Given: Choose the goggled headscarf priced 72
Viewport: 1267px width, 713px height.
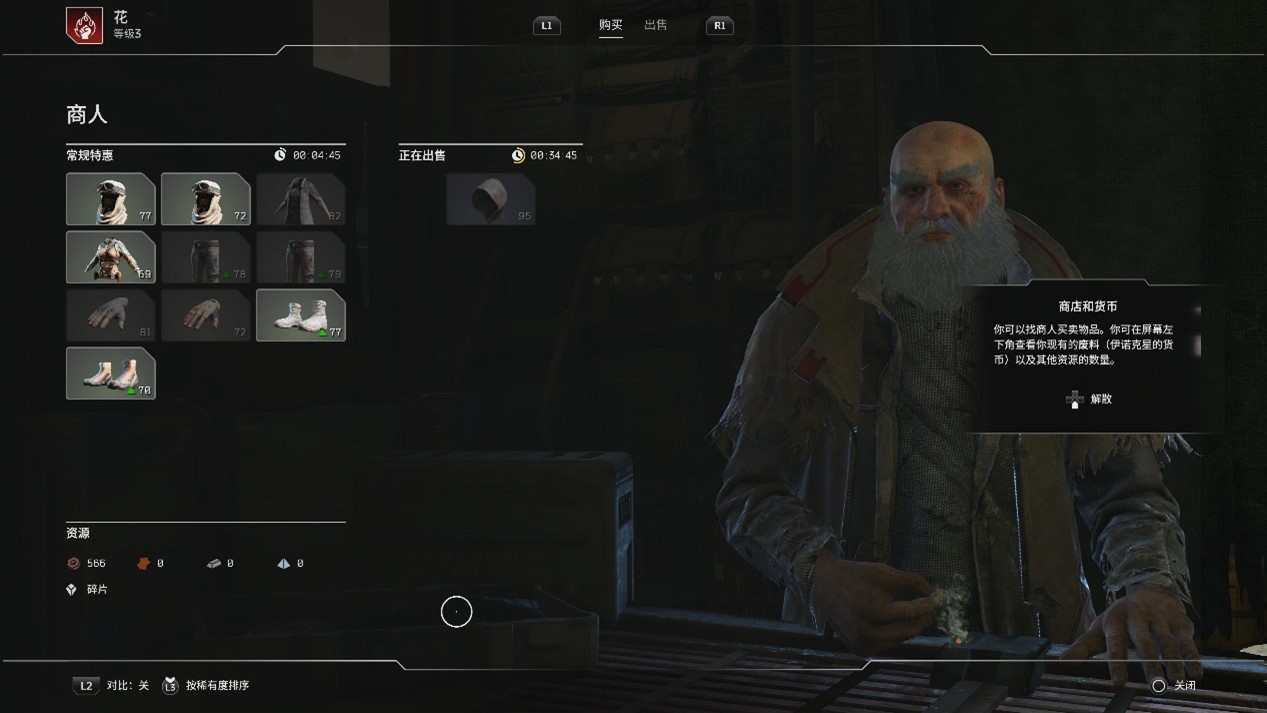Looking at the screenshot, I should 205,199.
